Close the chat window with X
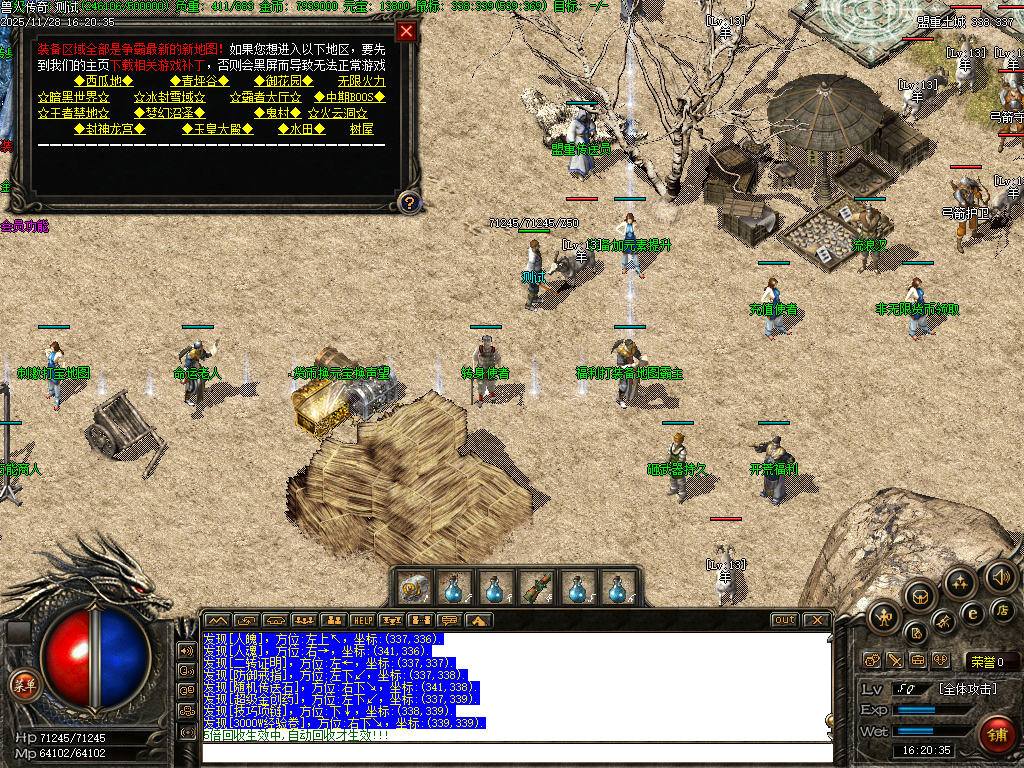Viewport: 1024px width, 768px height. (x=817, y=620)
